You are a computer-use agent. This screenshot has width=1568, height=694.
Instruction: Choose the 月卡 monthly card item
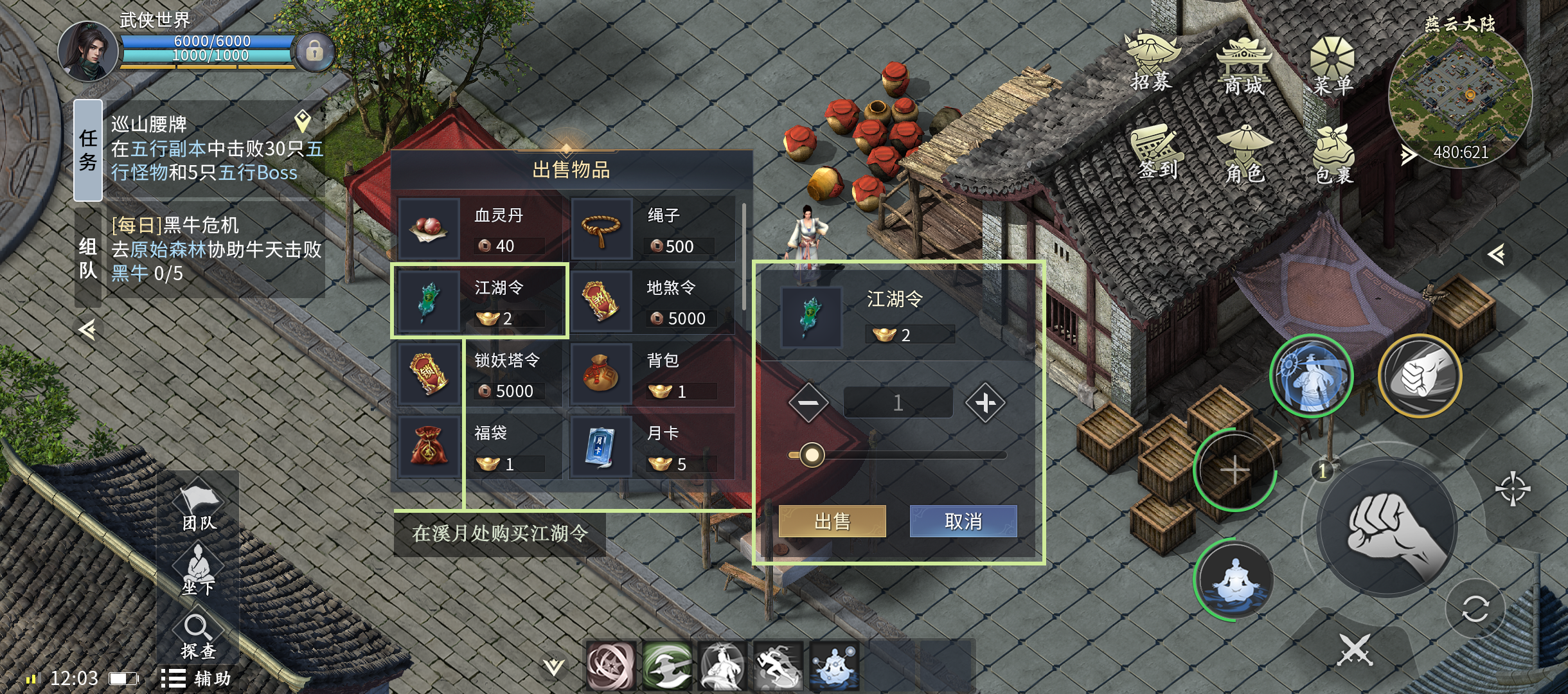pos(652,447)
